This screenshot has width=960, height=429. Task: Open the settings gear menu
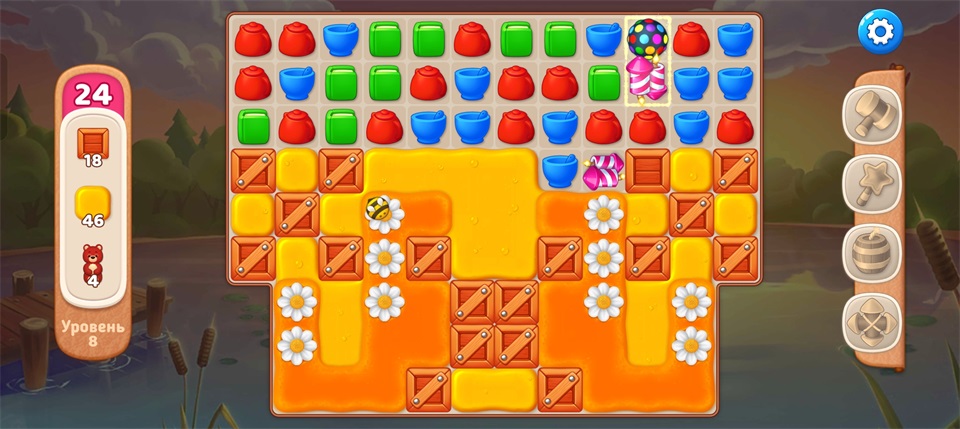tap(879, 33)
